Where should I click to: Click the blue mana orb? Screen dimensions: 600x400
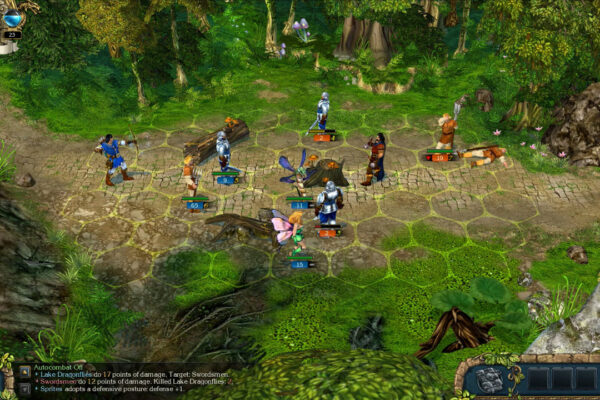pos(12,17)
